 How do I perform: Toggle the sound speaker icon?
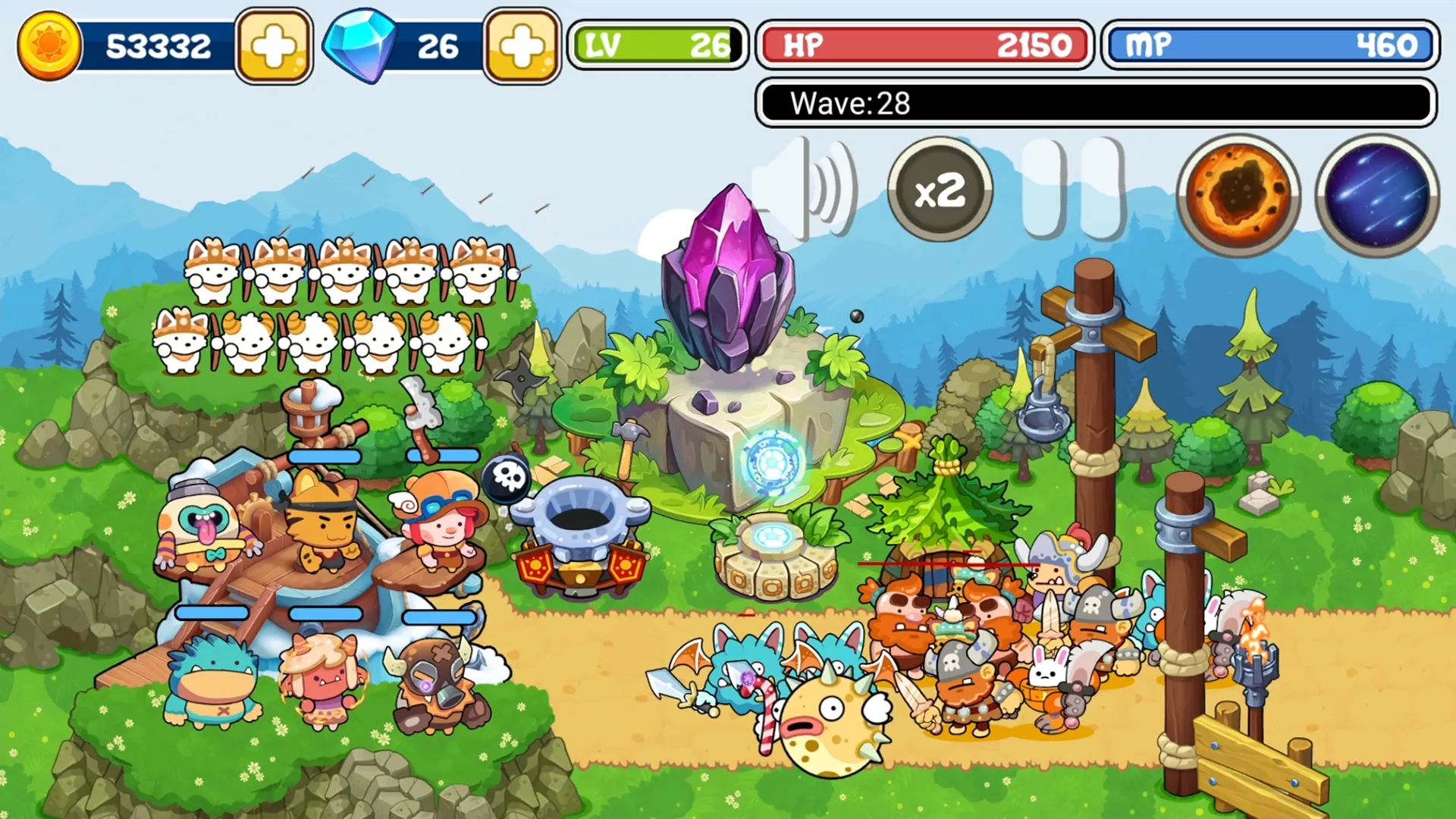pos(805,190)
